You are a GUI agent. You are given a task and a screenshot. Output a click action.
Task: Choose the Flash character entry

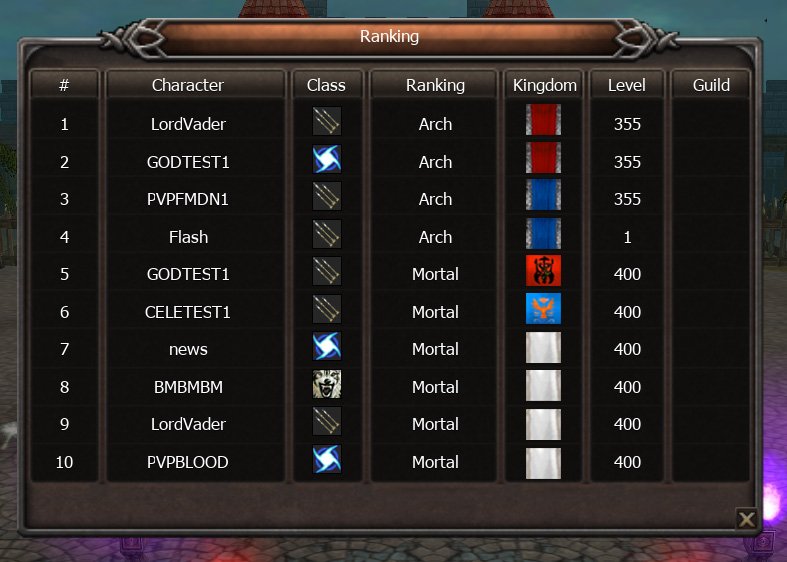coord(188,237)
